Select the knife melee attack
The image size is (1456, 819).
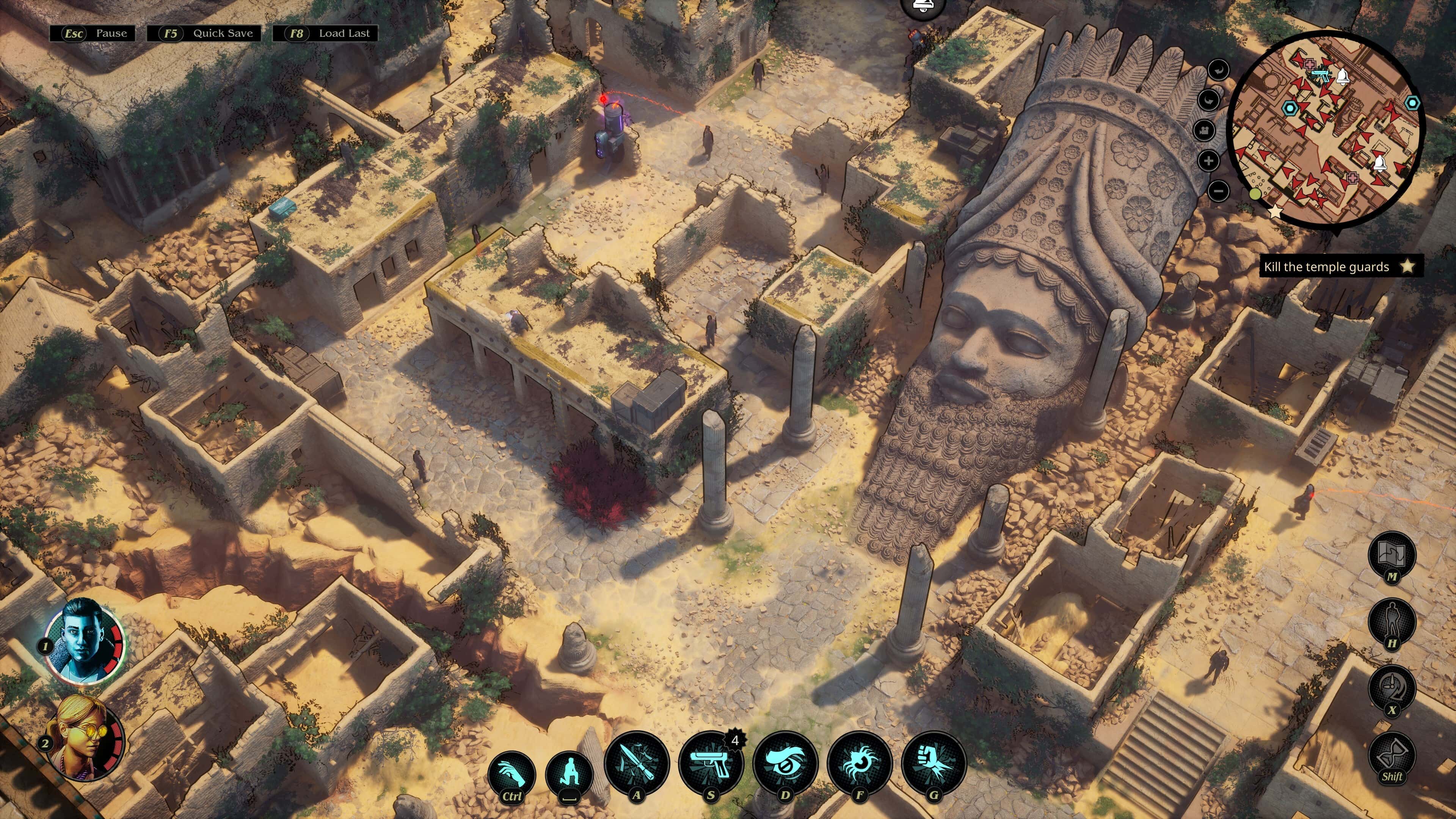pyautogui.click(x=637, y=764)
